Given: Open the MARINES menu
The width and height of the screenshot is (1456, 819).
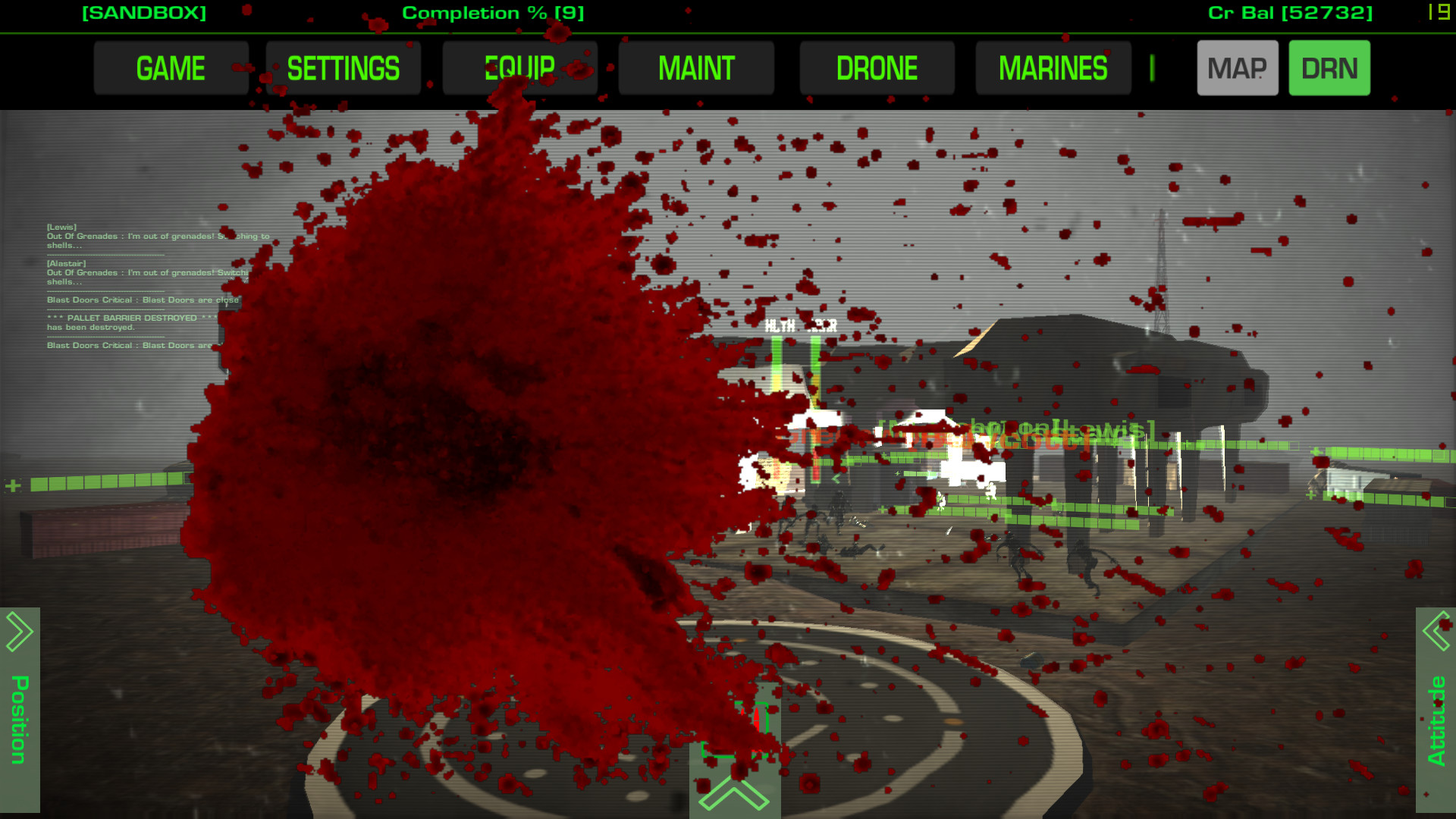Looking at the screenshot, I should (x=1053, y=67).
